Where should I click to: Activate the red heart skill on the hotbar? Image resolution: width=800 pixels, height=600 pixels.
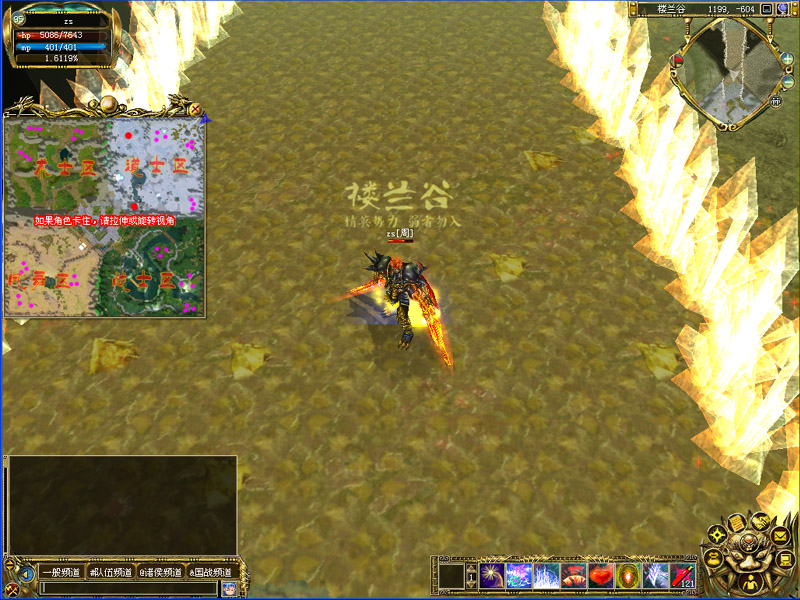[x=601, y=576]
